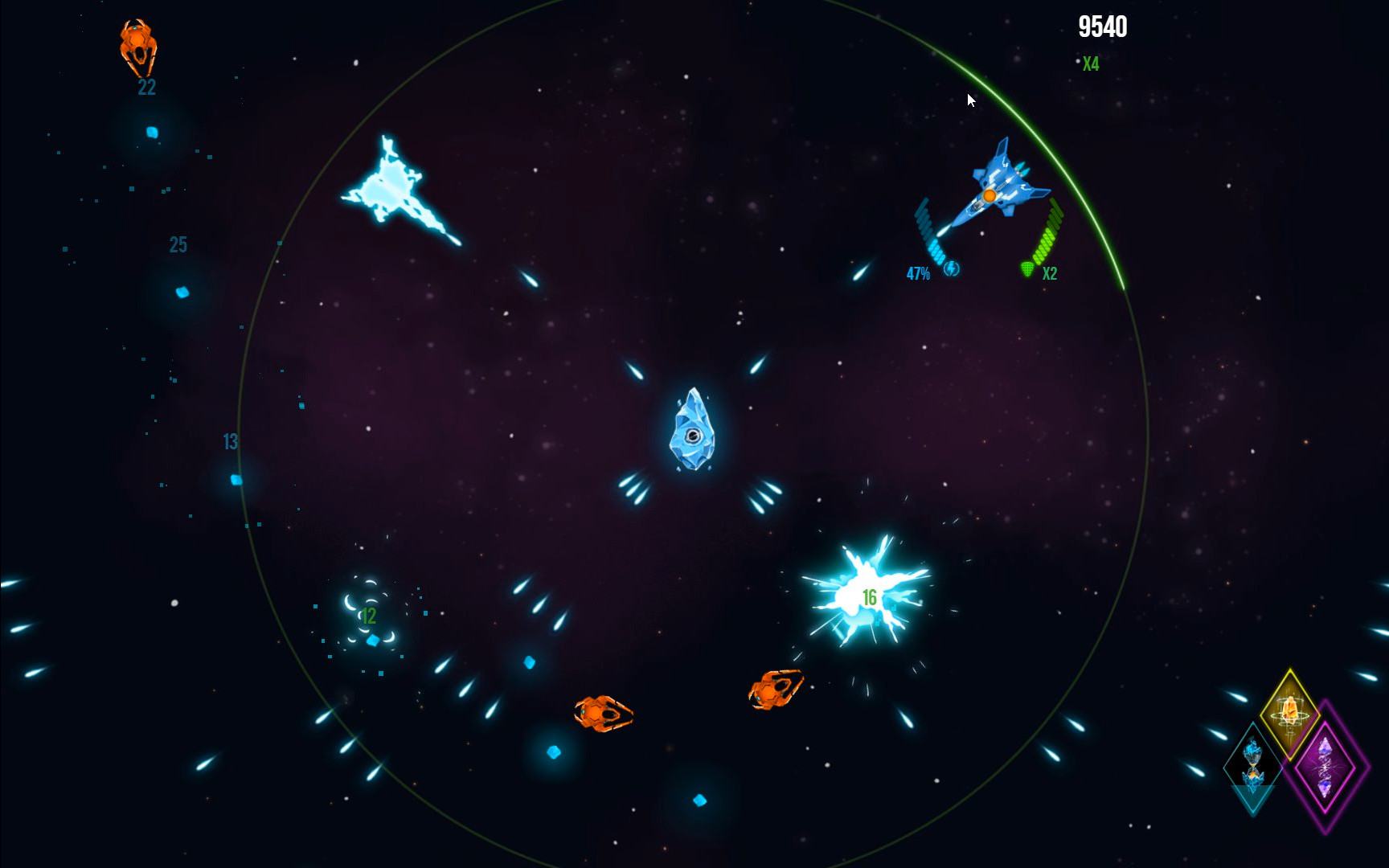Activate the yellow orbiting crystal ability

coord(1289,711)
